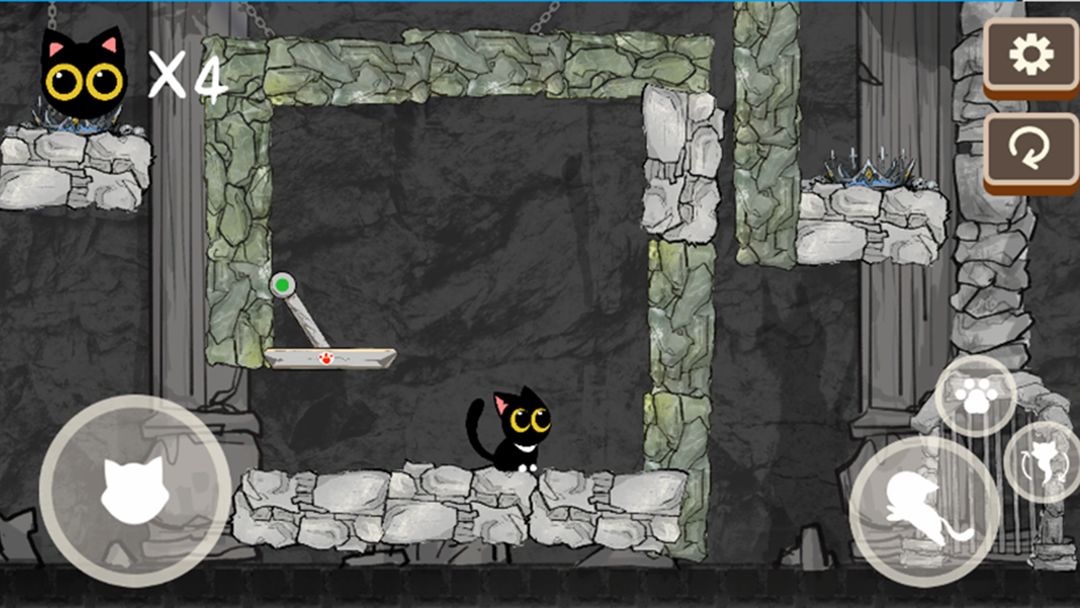Open settings with the gear button
This screenshot has width=1080, height=608.
pyautogui.click(x=1030, y=54)
